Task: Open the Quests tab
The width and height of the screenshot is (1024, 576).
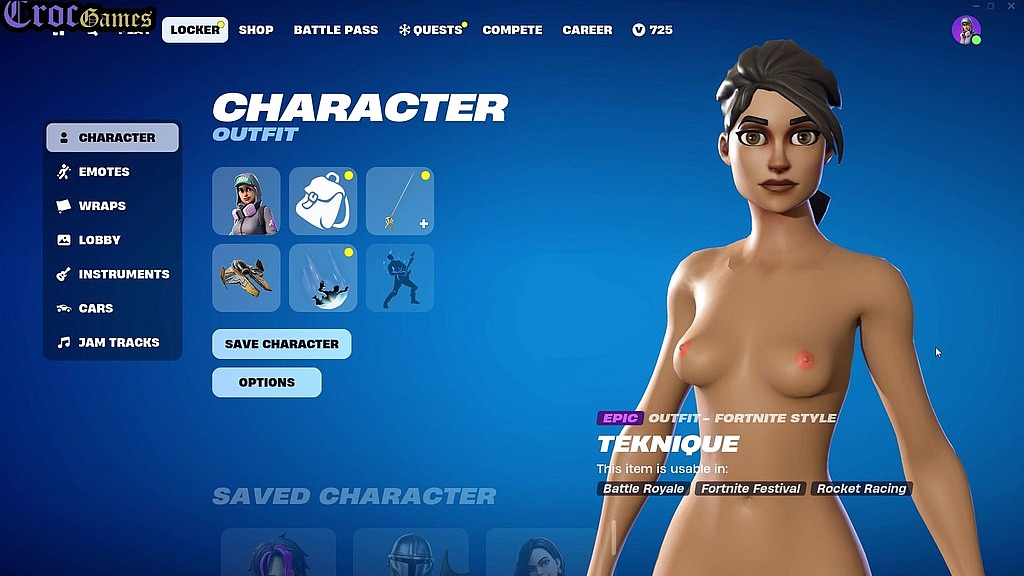Action: click(x=431, y=30)
